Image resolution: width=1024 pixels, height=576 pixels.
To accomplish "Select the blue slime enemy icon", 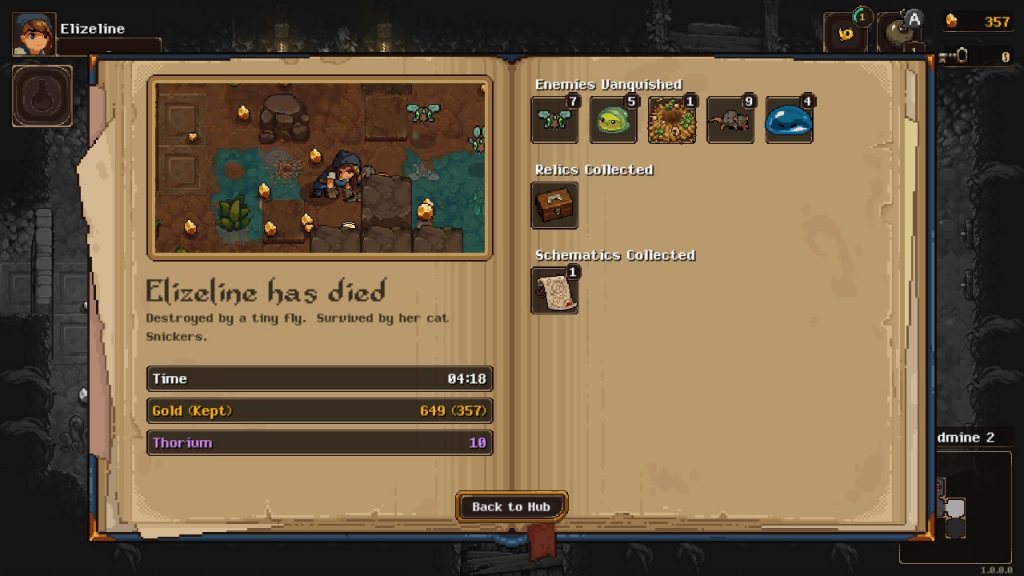I will pos(789,120).
